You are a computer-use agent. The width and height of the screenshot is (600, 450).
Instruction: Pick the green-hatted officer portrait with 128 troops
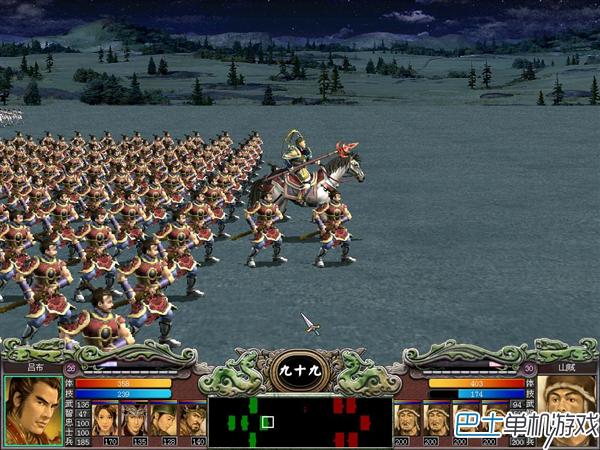coord(163,417)
